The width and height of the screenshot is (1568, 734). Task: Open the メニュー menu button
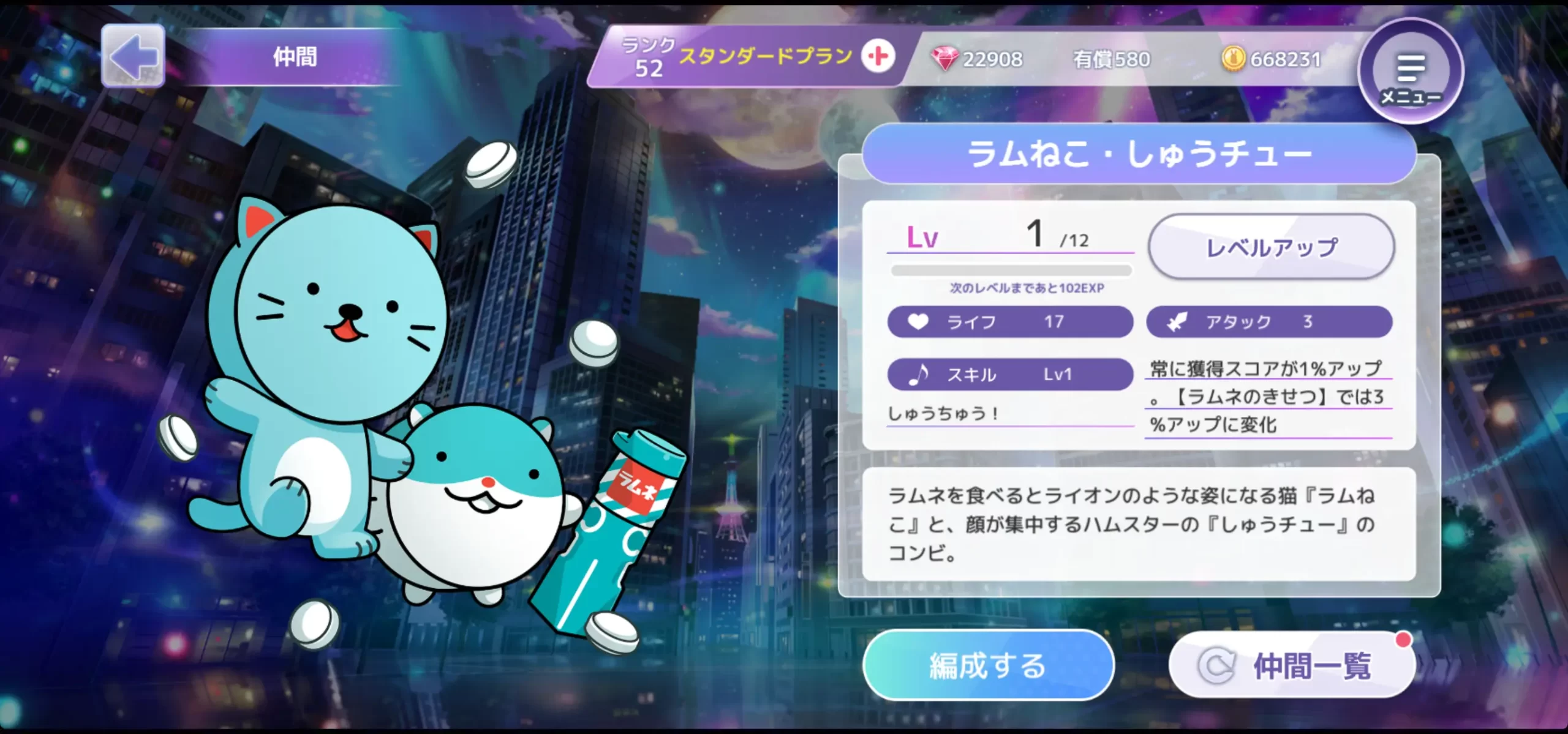click(1411, 72)
